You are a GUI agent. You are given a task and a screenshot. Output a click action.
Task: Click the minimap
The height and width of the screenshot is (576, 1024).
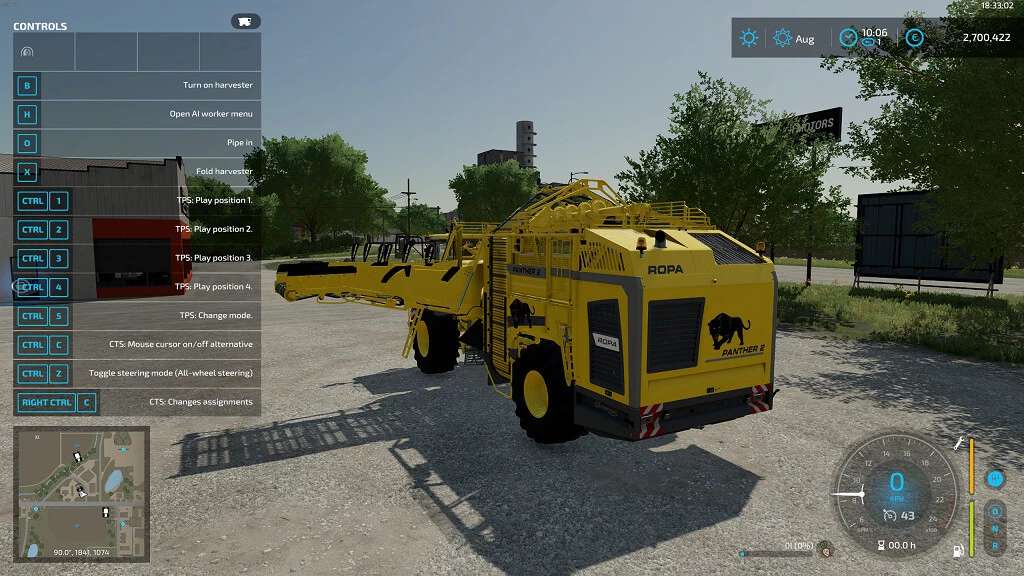(81, 493)
